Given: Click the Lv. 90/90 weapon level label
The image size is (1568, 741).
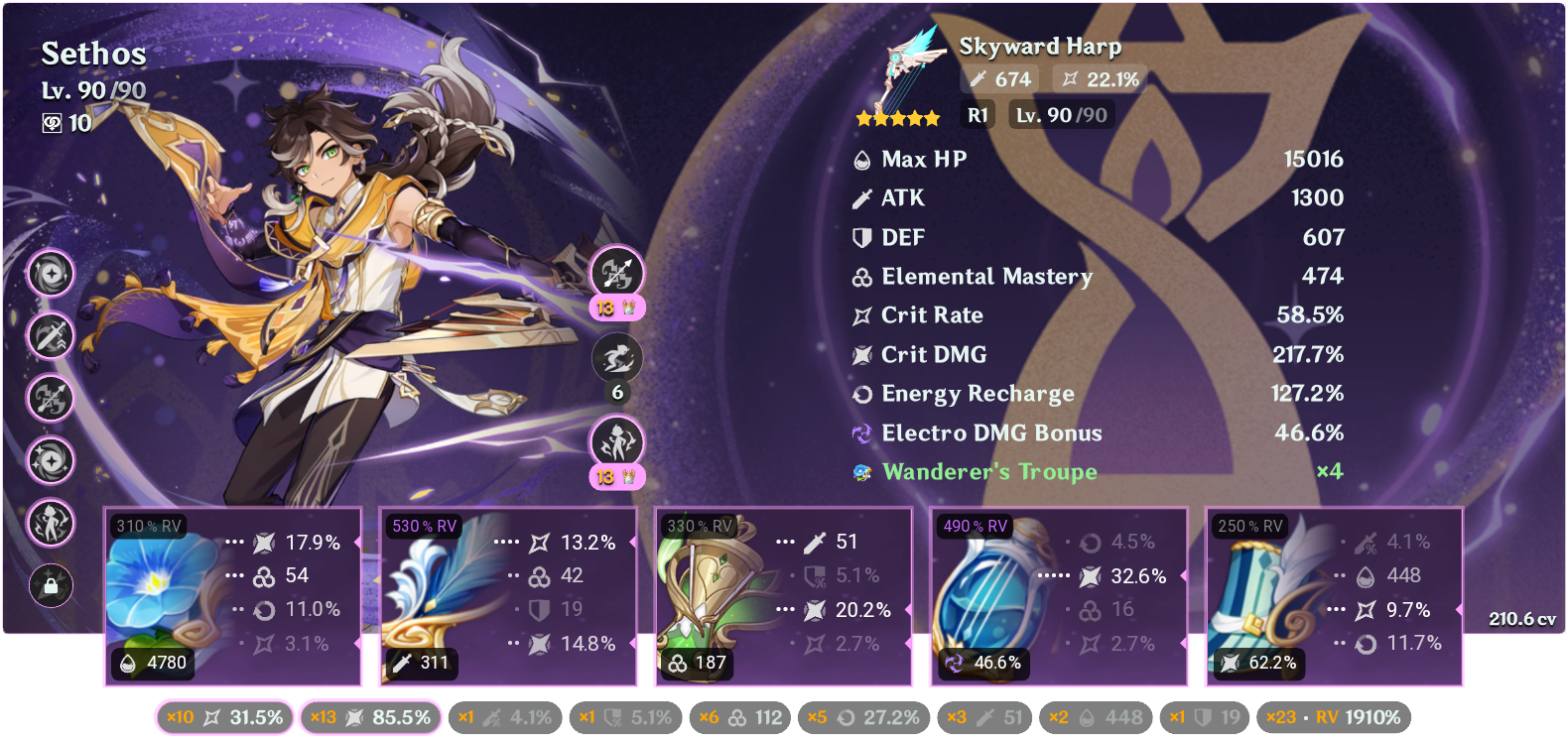Looking at the screenshot, I should (x=1059, y=114).
